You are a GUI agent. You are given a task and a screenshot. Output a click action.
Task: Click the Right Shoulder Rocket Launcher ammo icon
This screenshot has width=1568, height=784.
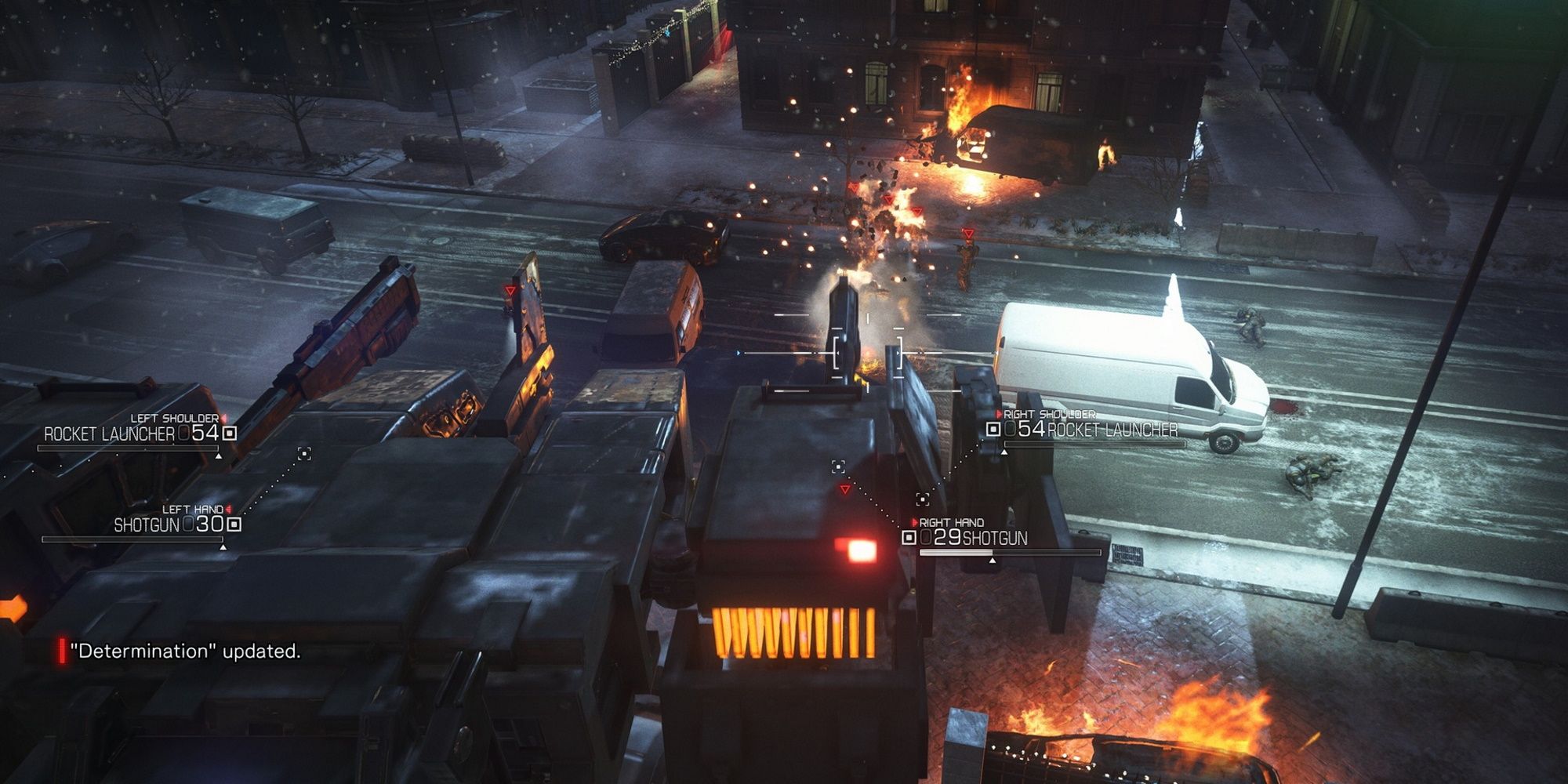pos(993,430)
